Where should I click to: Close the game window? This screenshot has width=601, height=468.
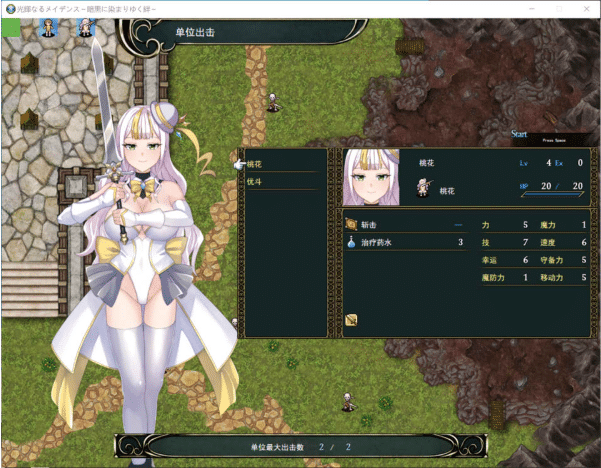pyautogui.click(x=585, y=8)
